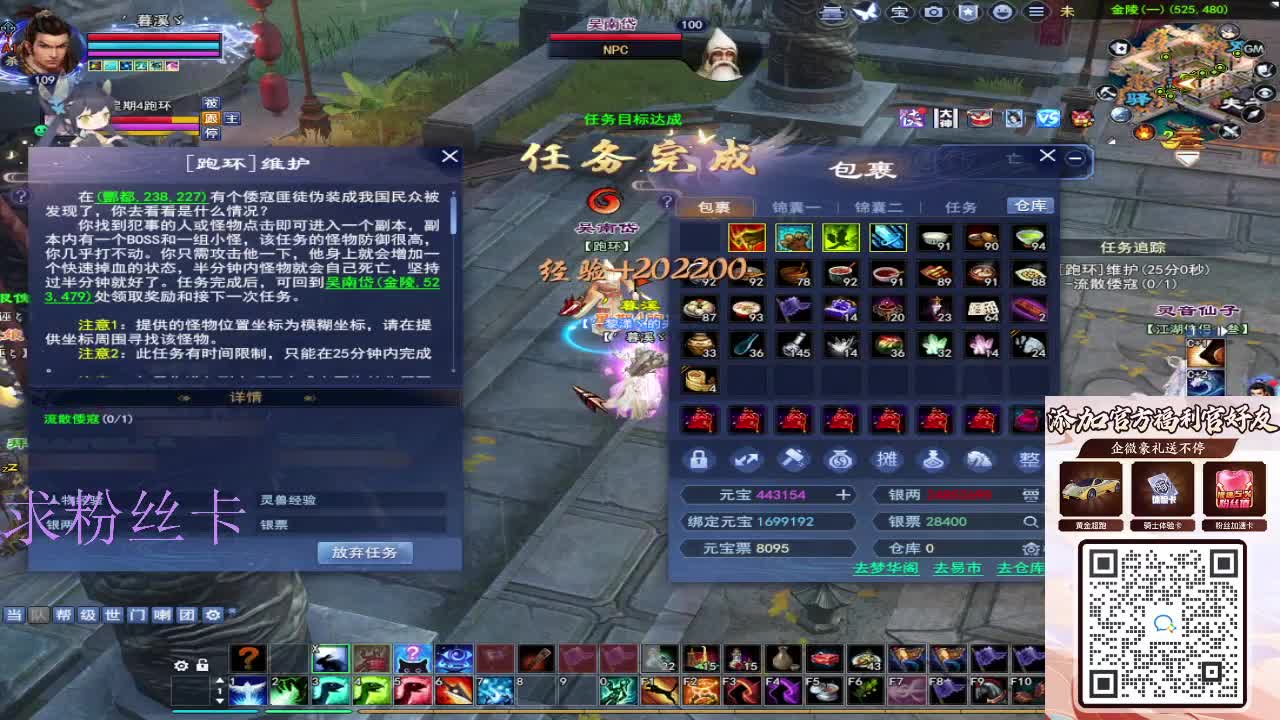Click the double-arrow expand icon in the bag toolbar
The width and height of the screenshot is (1280, 720).
coord(747,459)
